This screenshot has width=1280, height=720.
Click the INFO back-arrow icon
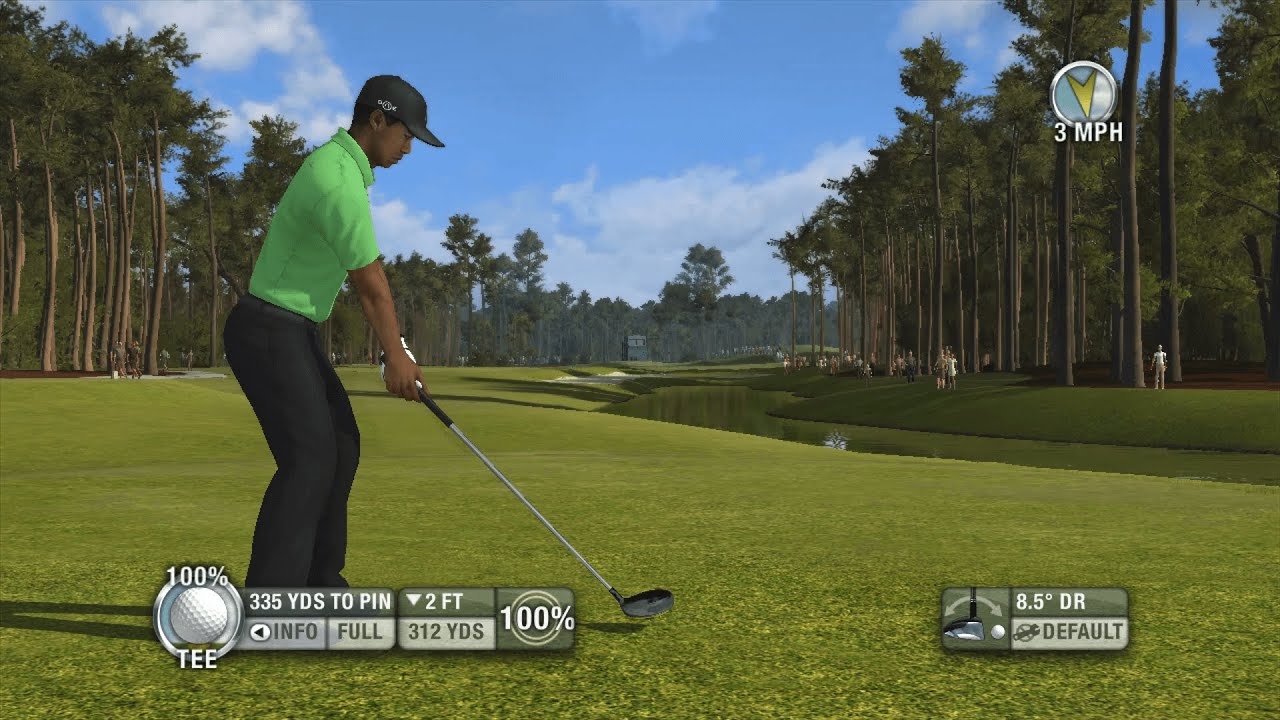coord(260,631)
